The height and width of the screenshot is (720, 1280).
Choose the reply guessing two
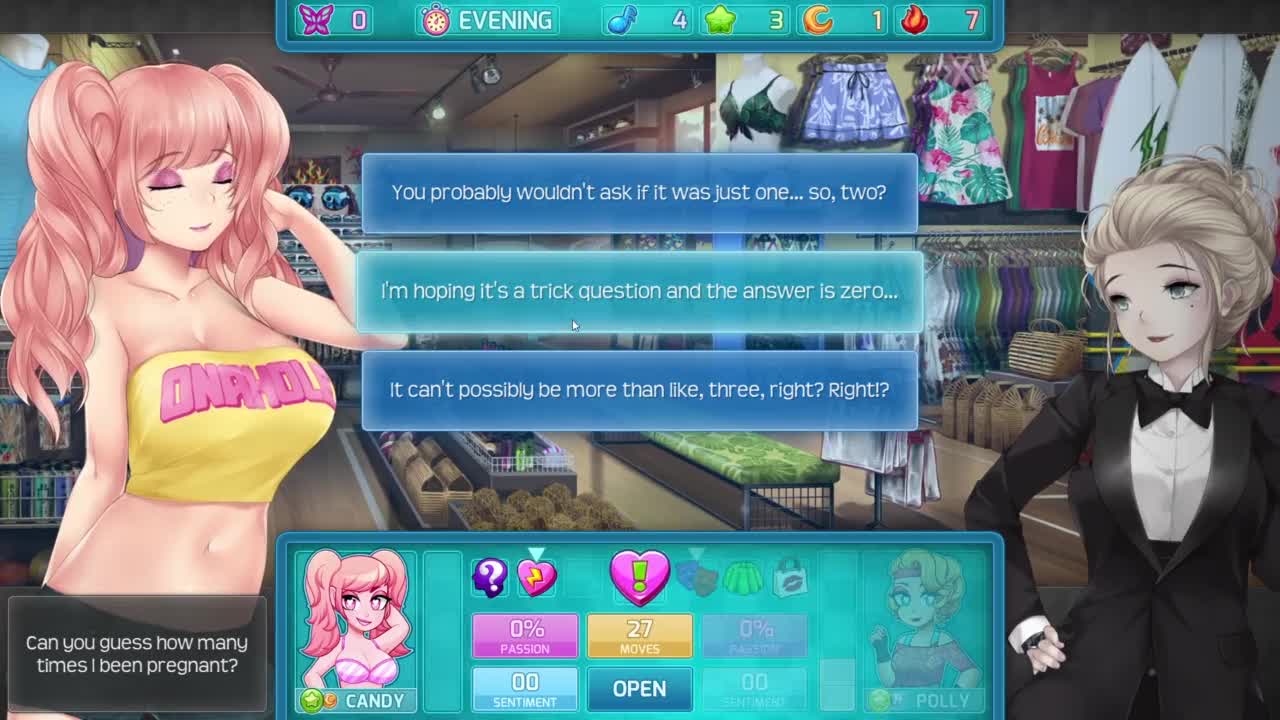639,192
